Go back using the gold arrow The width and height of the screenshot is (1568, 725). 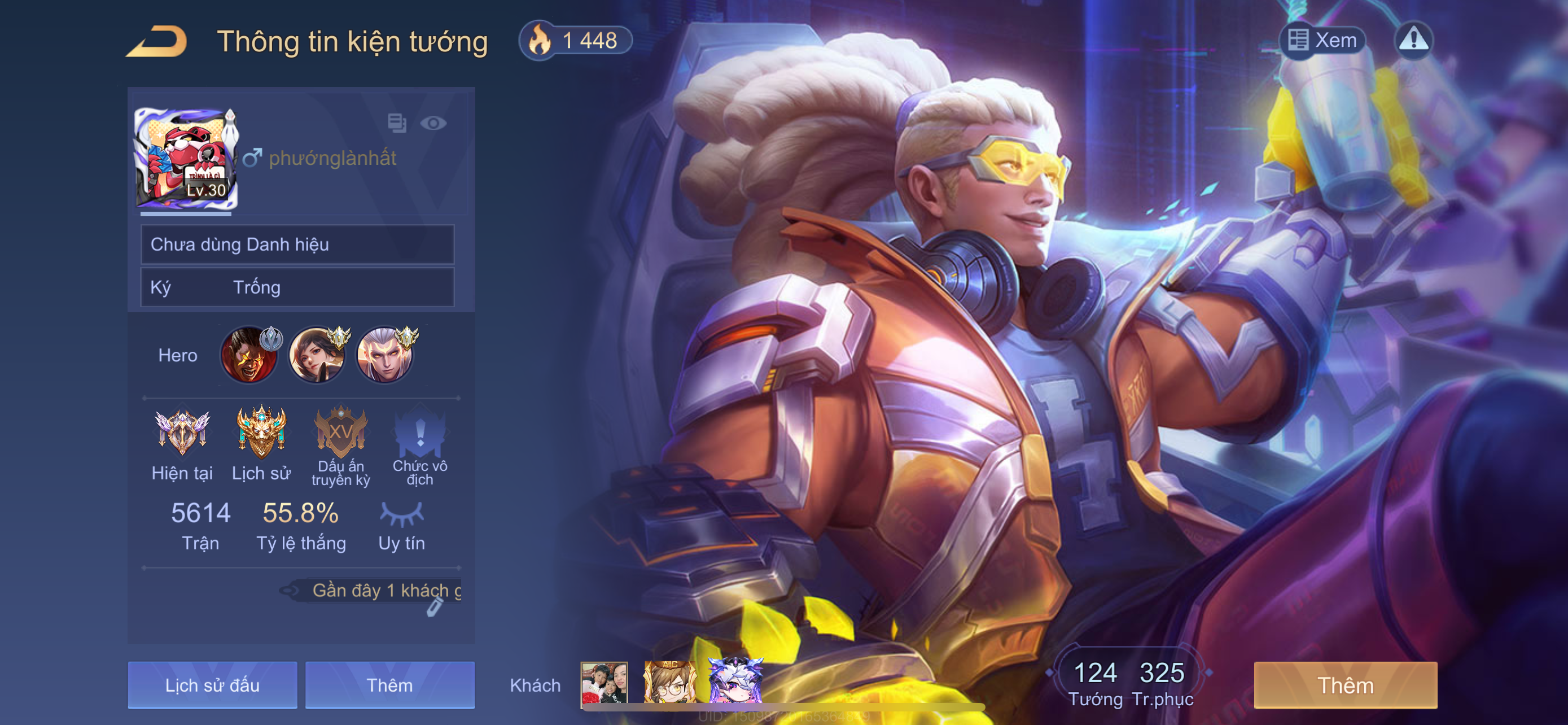point(157,41)
